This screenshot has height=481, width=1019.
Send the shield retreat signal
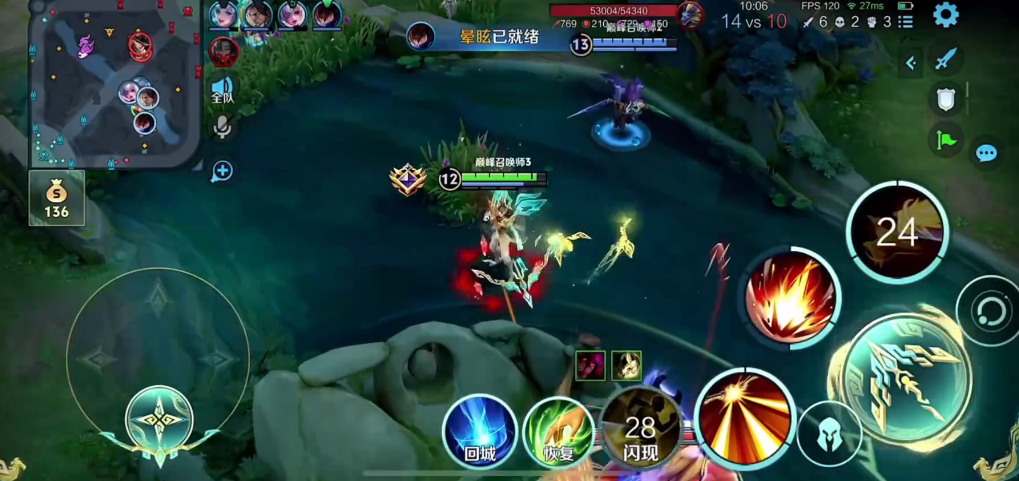click(946, 99)
